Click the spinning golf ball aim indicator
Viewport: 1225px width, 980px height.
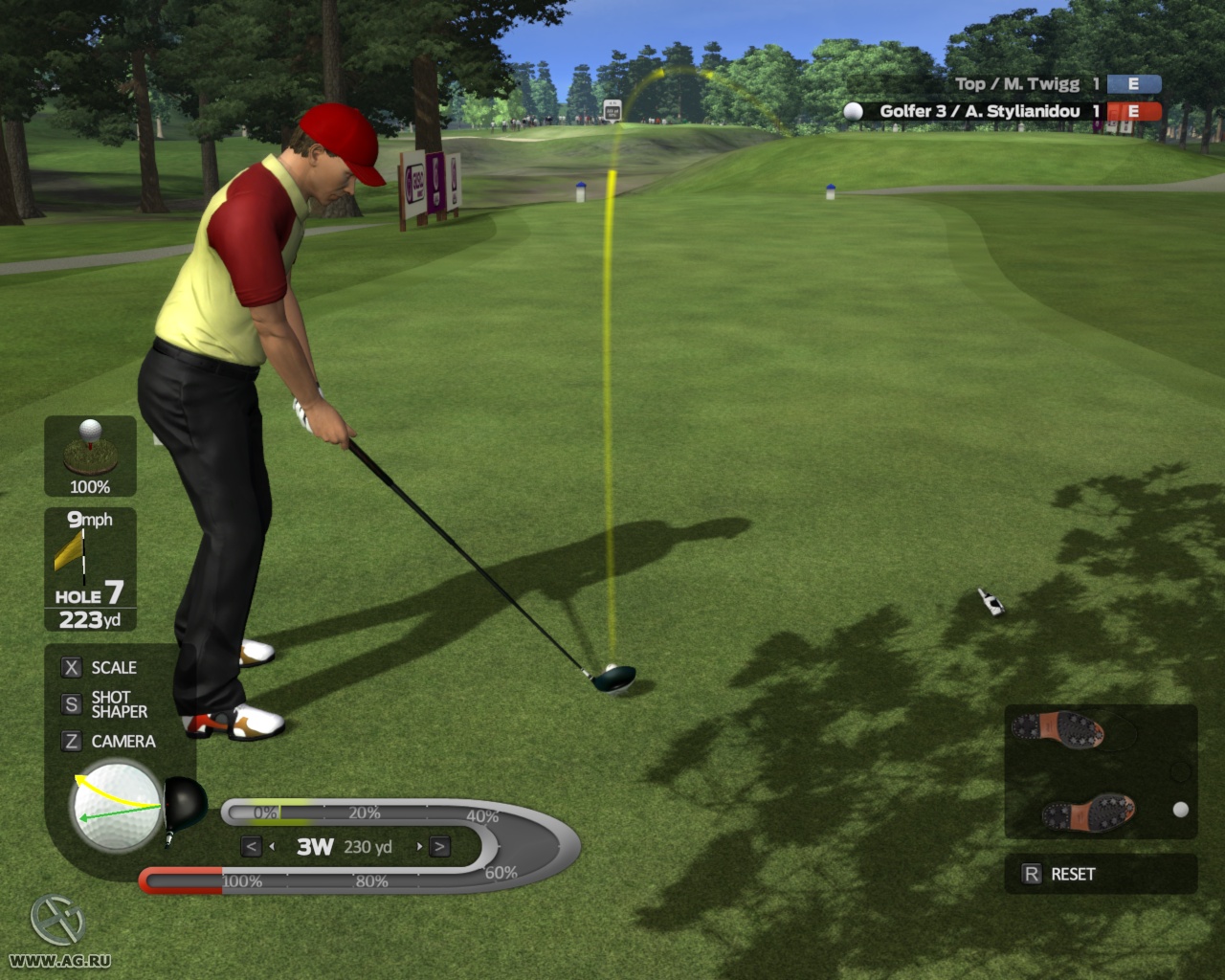(x=115, y=809)
